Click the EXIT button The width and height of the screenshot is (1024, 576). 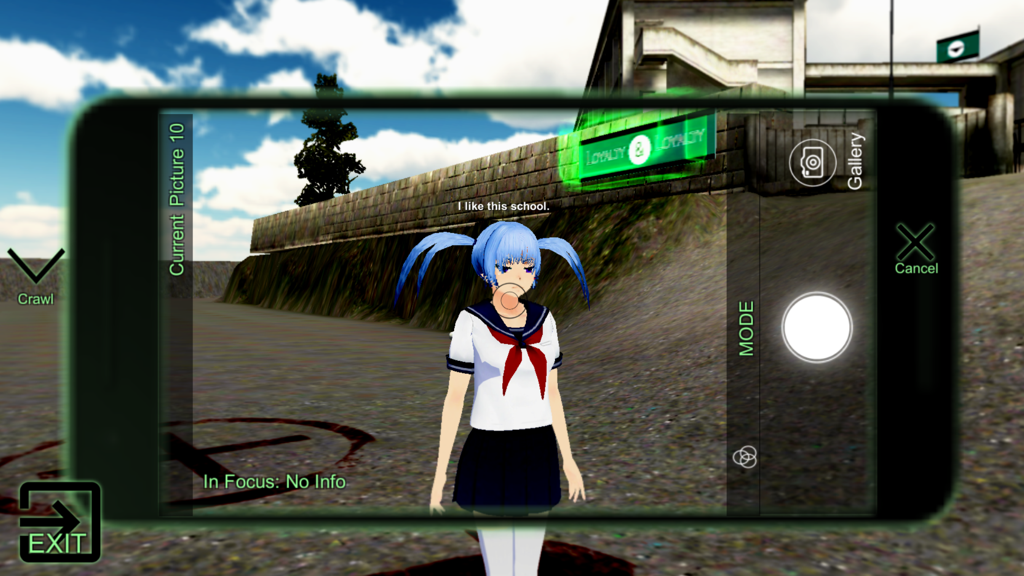coord(60,521)
